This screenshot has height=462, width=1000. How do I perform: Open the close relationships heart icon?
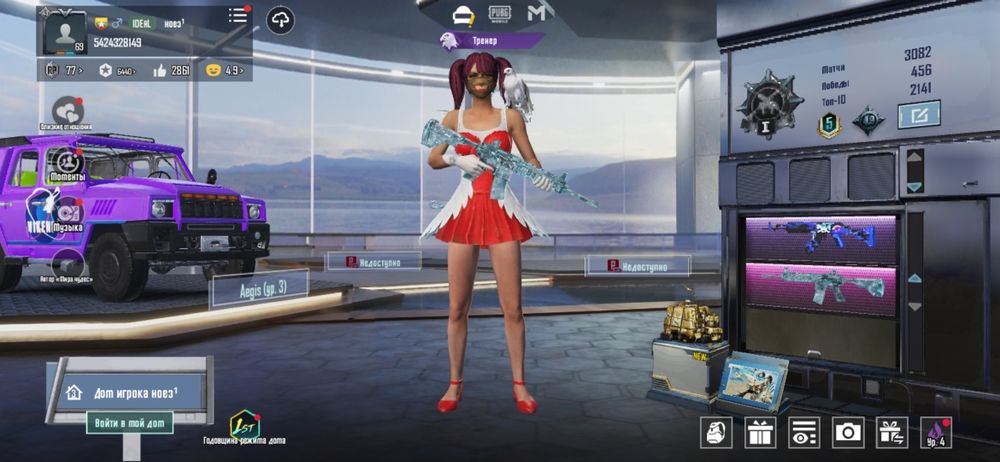pyautogui.click(x=67, y=109)
